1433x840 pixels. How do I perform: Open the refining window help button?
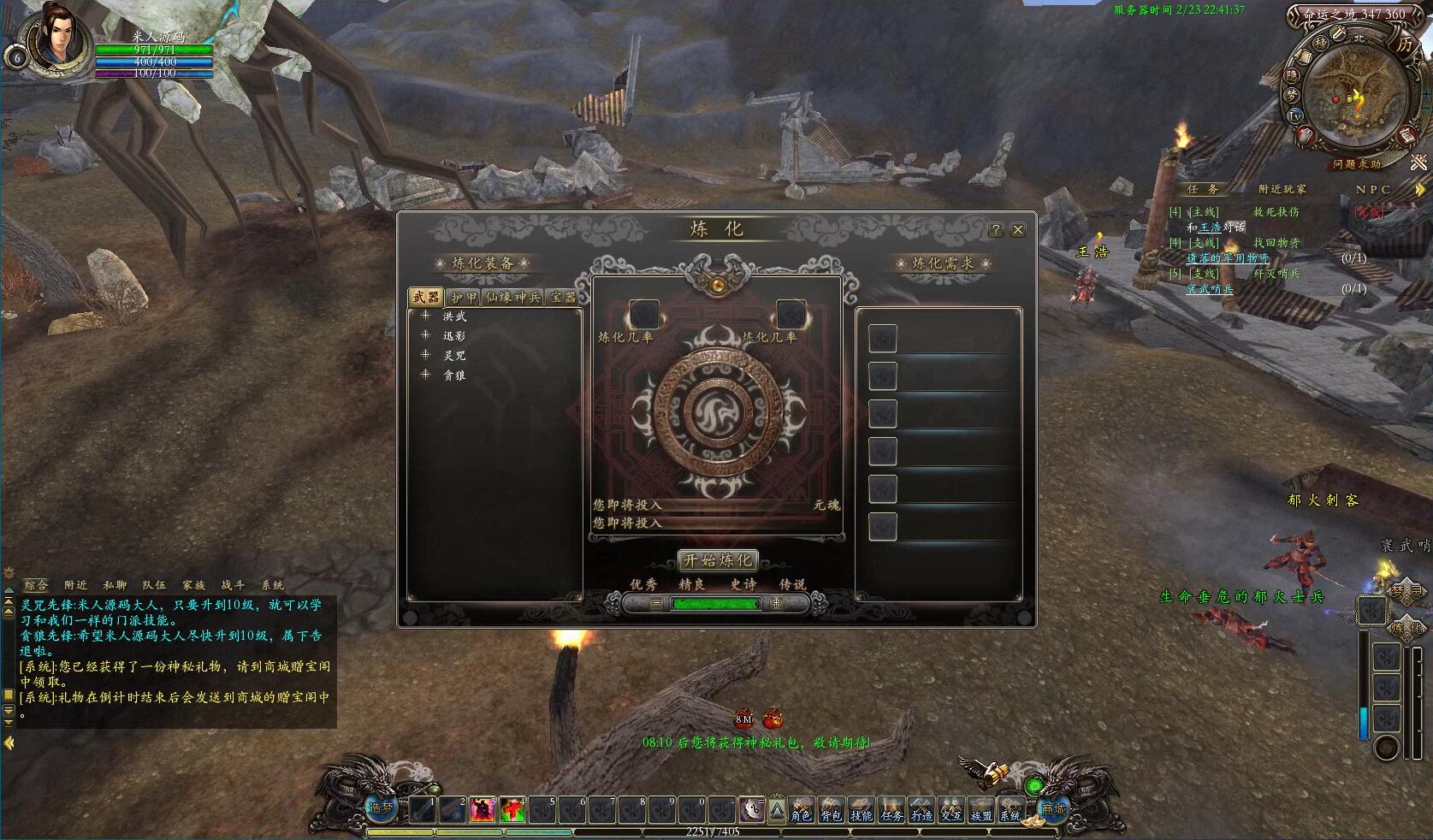point(995,230)
